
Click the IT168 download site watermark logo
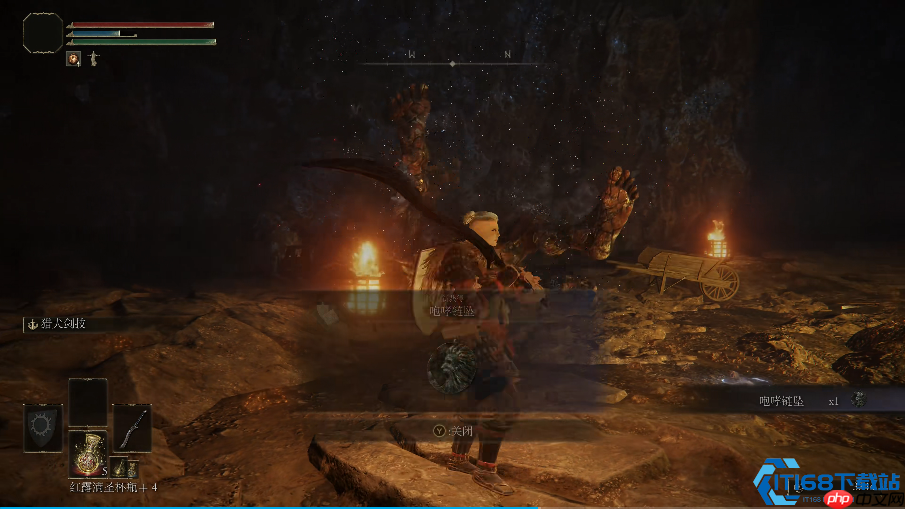click(826, 482)
